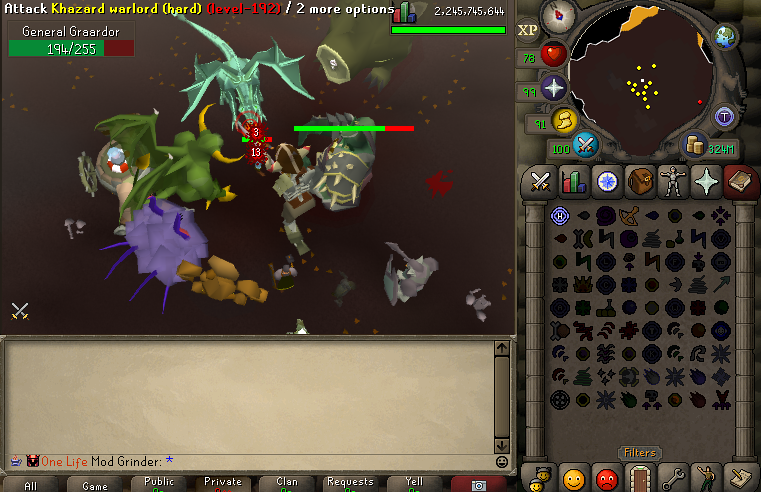Take a screenshot with the camera button
The width and height of the screenshot is (761, 492).
[478, 484]
